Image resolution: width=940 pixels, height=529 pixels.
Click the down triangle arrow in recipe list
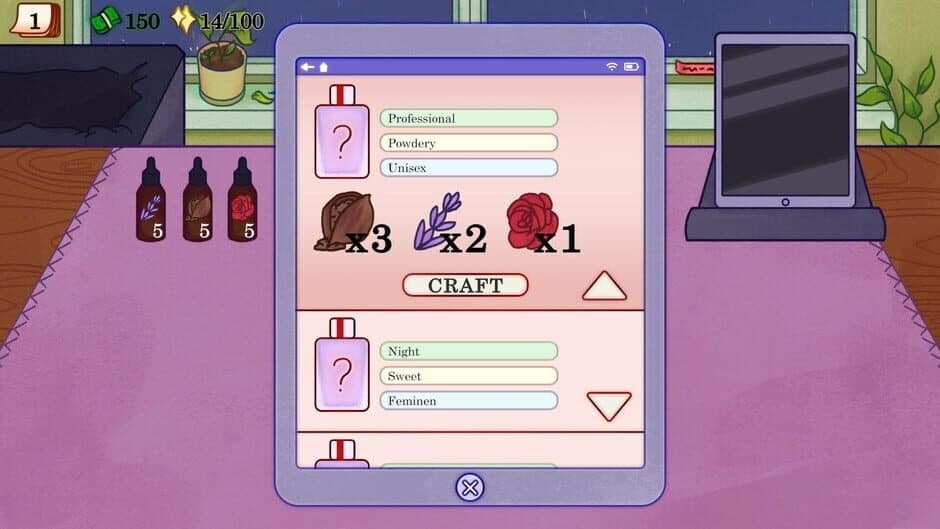click(608, 405)
